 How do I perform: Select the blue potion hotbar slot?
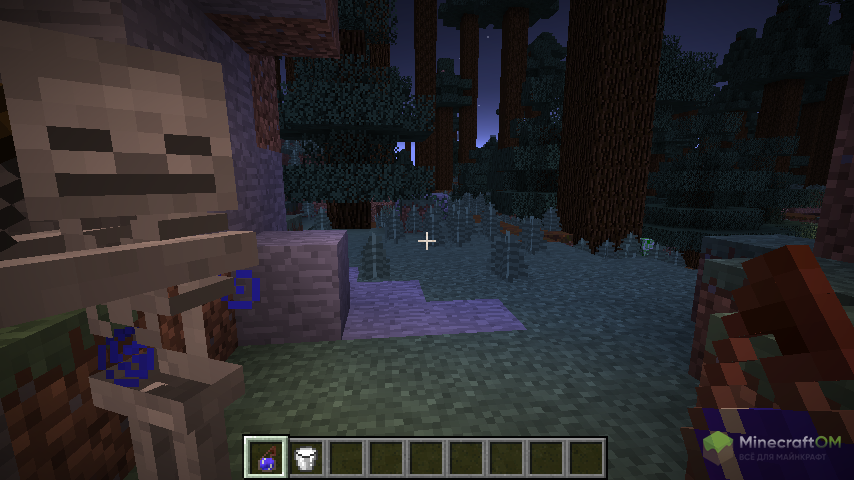267,458
